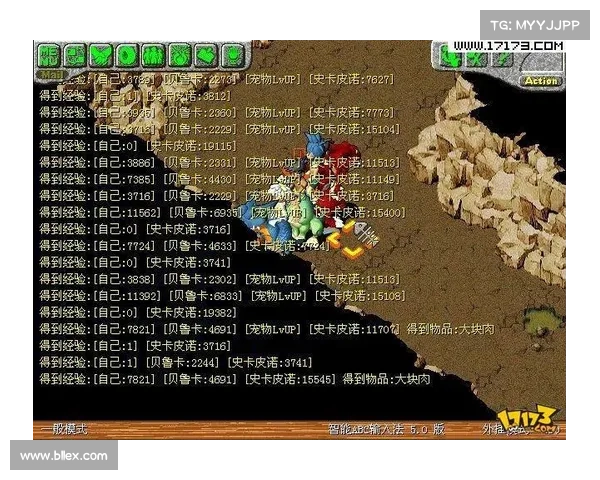Click the yellow Action button
This screenshot has width=600, height=480.
541,80
